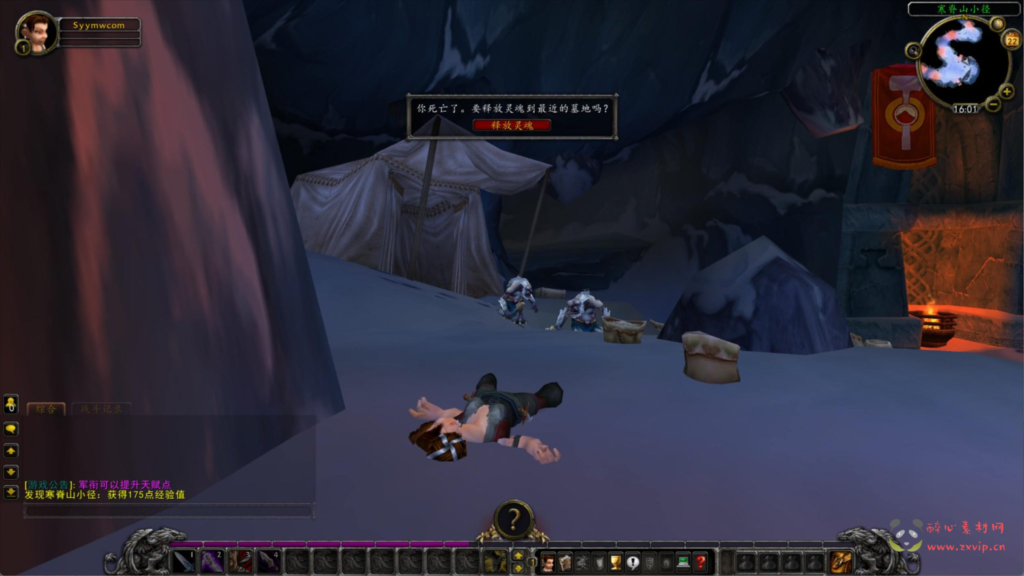Switch to the 战斗记录 combat log tab

101,408
